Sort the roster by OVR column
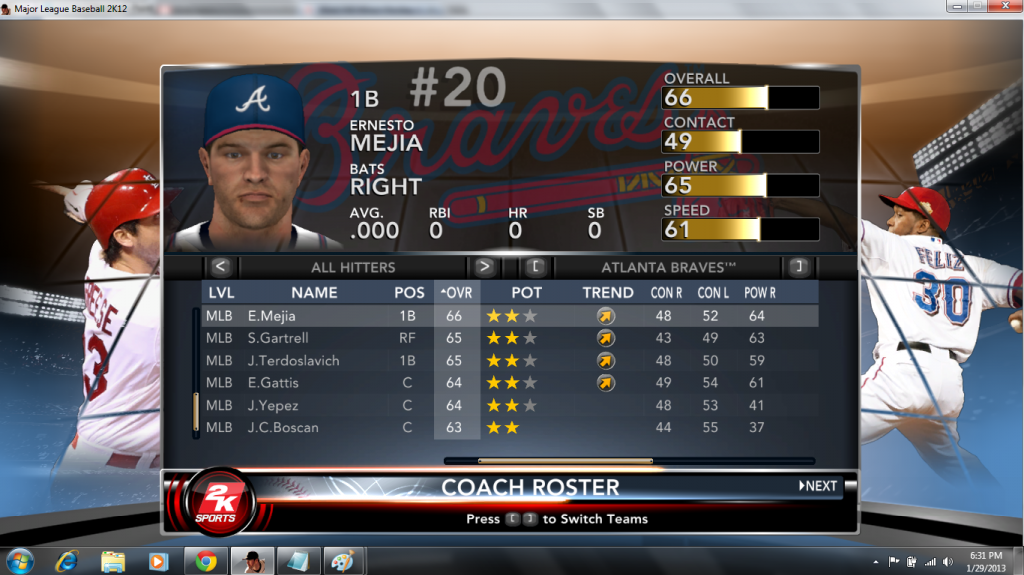Image resolution: width=1024 pixels, height=575 pixels. [x=455, y=293]
